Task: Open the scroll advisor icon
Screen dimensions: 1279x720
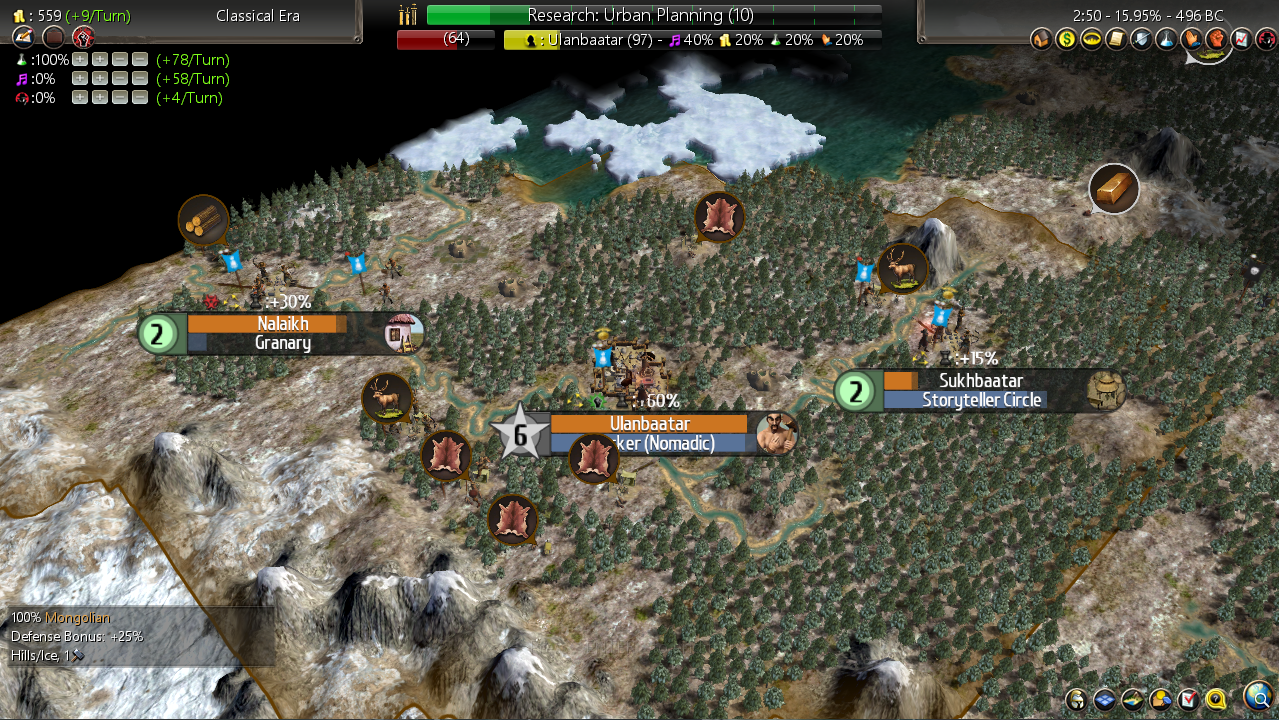Action: [1115, 39]
